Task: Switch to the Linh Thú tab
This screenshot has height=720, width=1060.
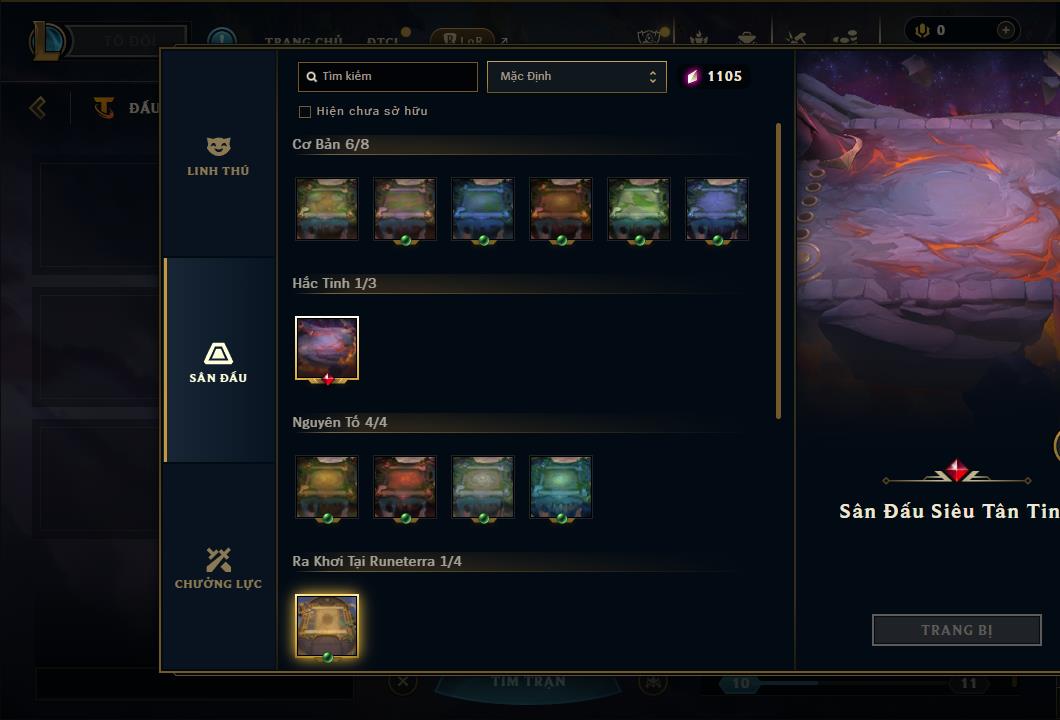Action: pos(218,157)
